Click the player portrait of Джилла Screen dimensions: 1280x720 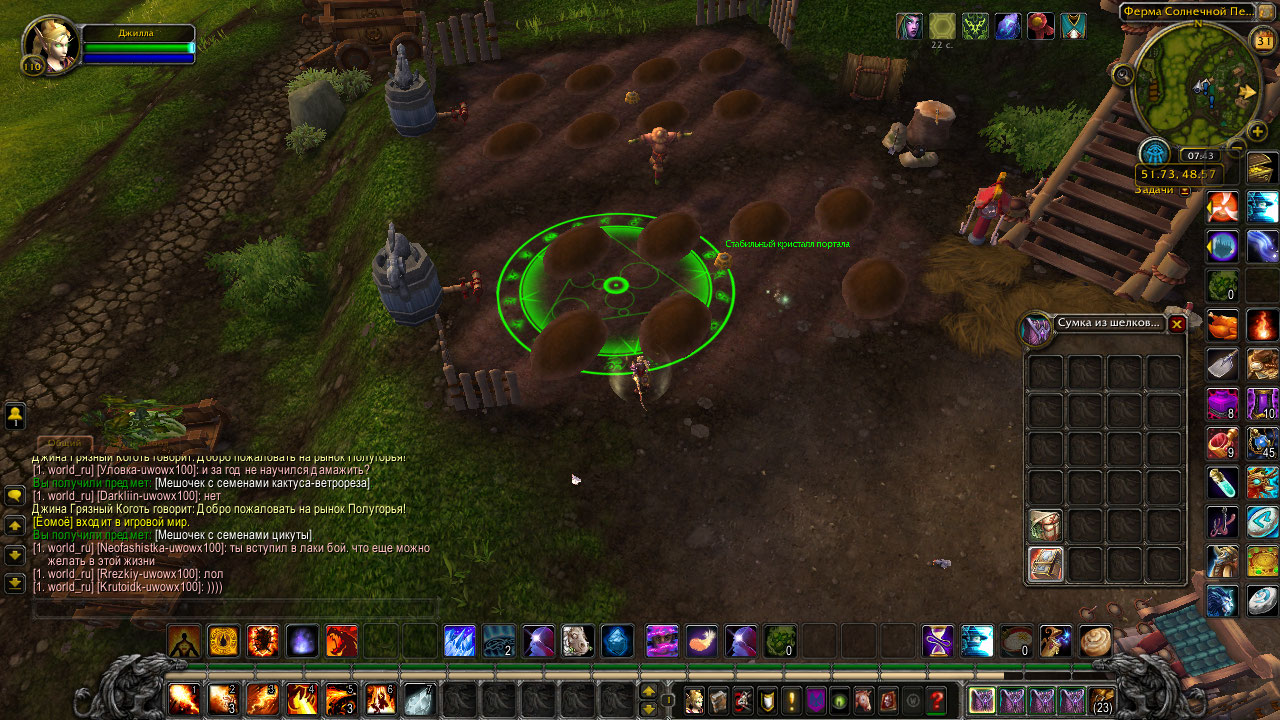click(x=51, y=45)
